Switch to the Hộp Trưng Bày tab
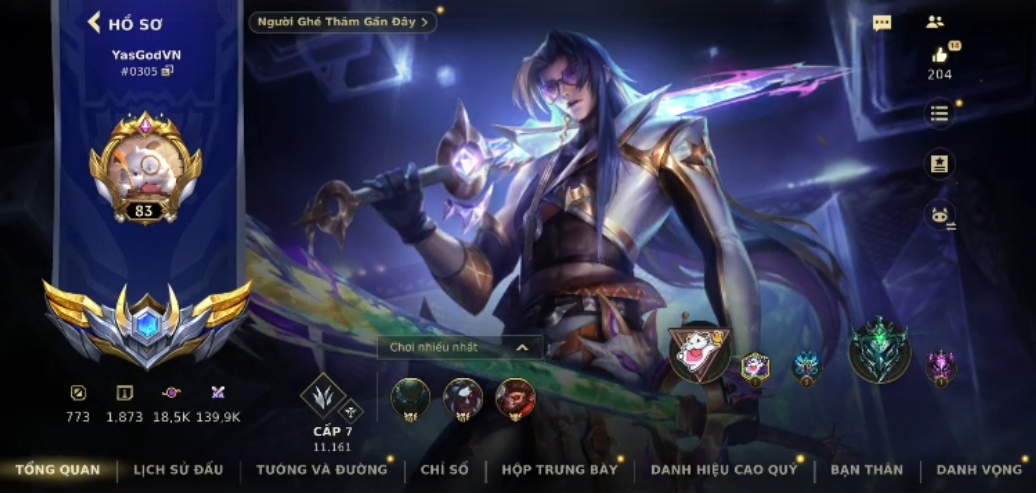This screenshot has height=493, width=1036. 560,469
